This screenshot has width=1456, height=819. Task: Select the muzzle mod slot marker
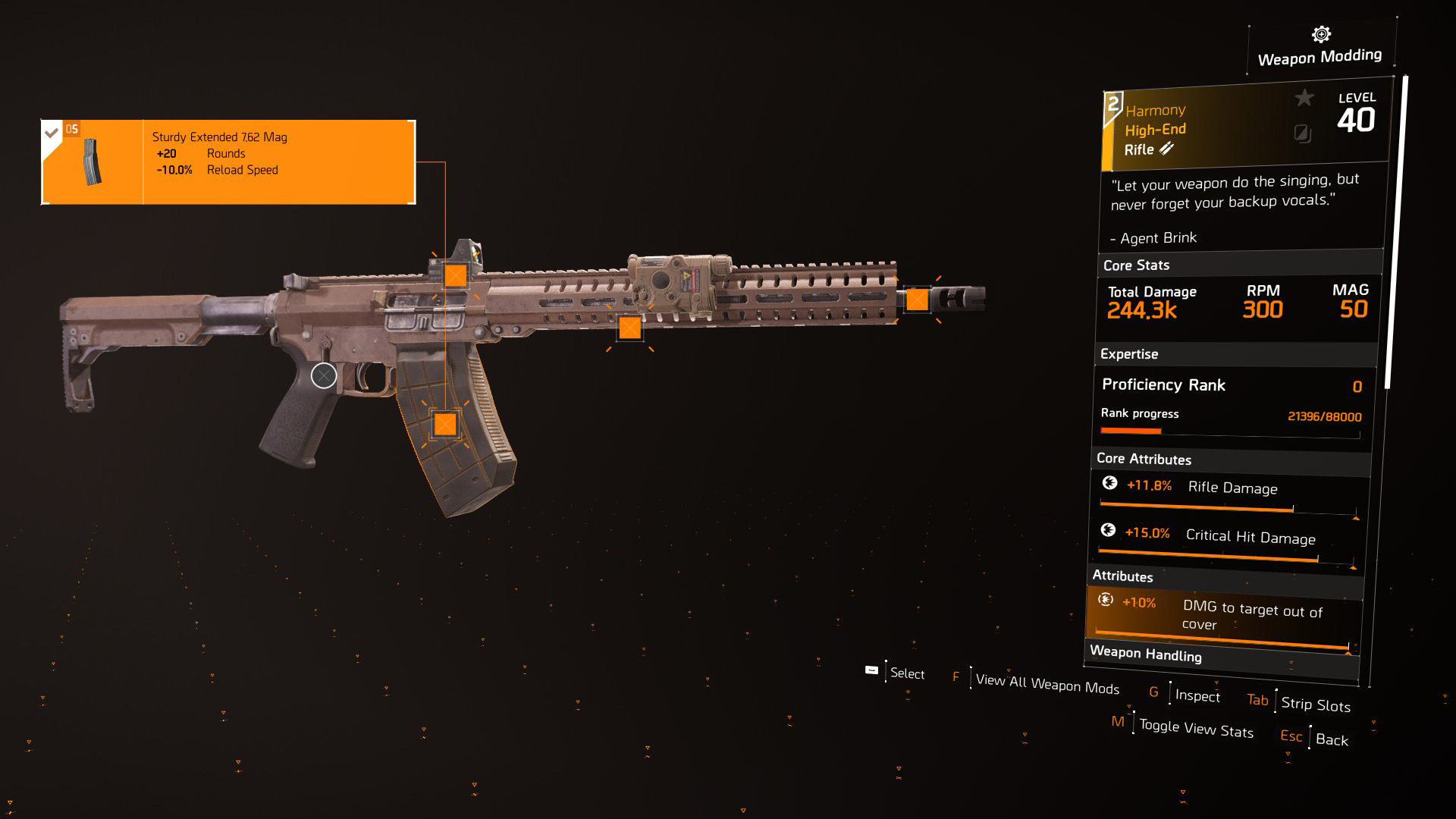tap(917, 300)
